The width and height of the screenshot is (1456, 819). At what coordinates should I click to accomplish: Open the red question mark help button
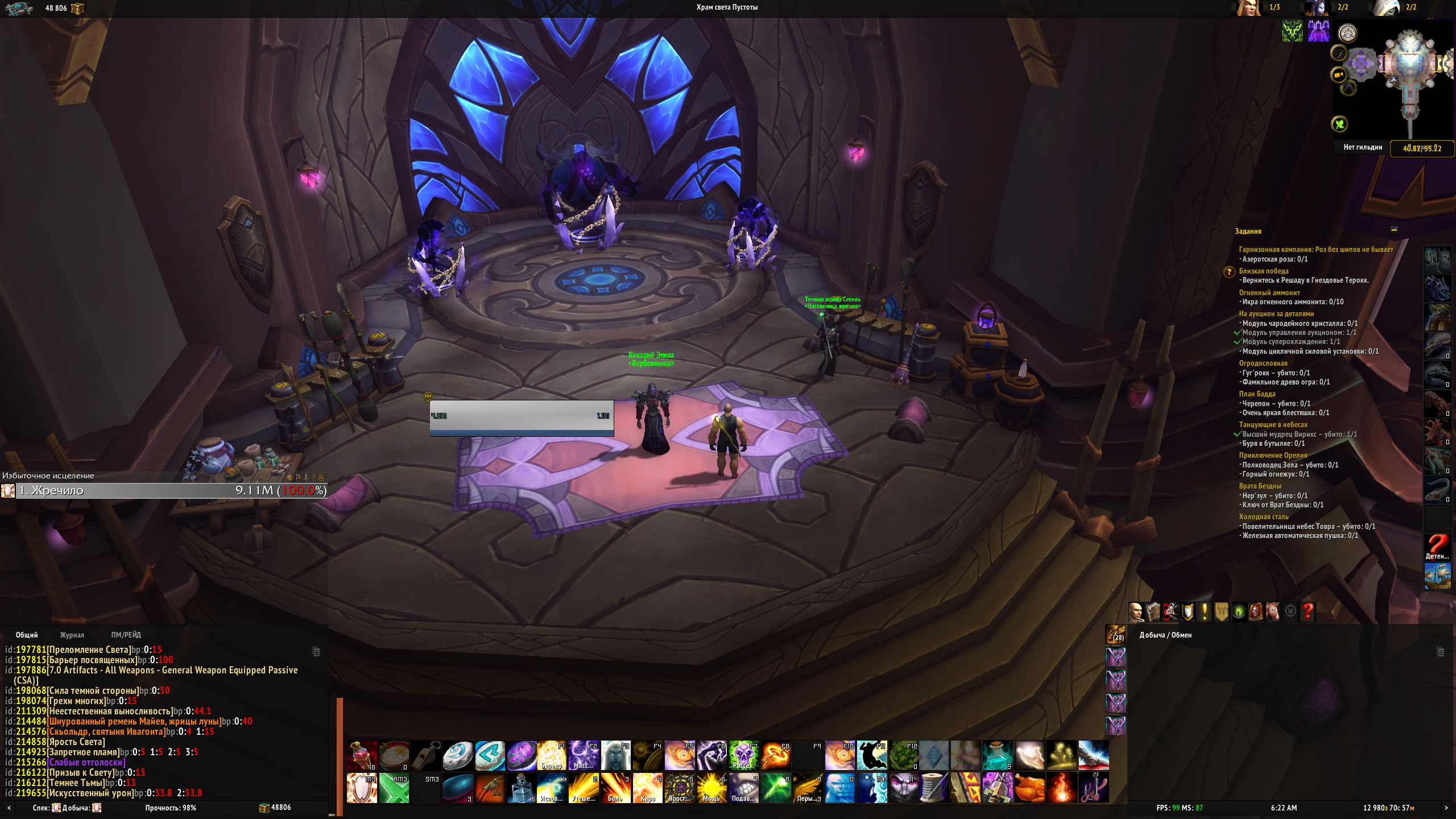pyautogui.click(x=1308, y=612)
